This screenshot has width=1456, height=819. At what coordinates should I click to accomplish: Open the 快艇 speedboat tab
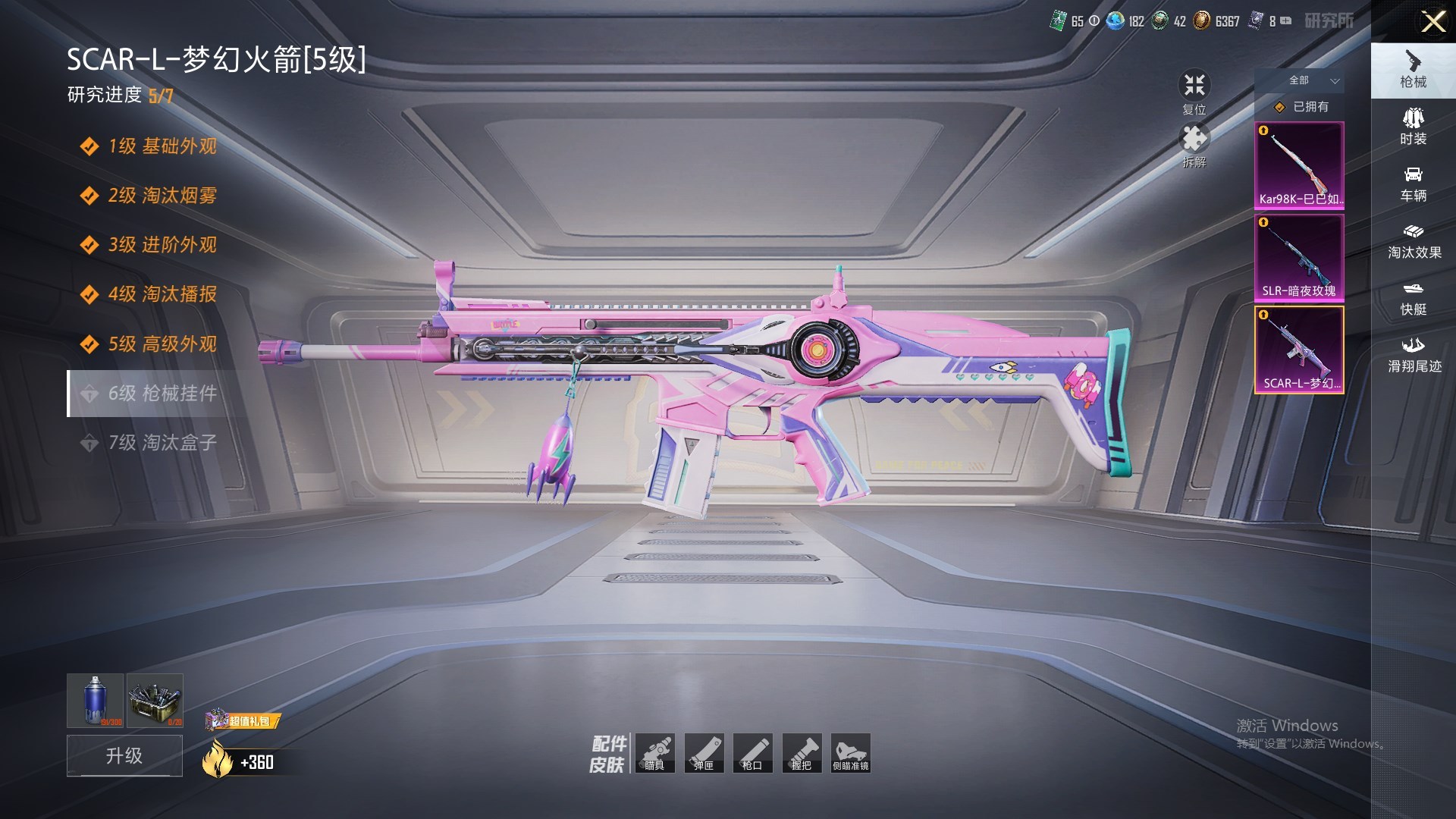tap(1413, 298)
